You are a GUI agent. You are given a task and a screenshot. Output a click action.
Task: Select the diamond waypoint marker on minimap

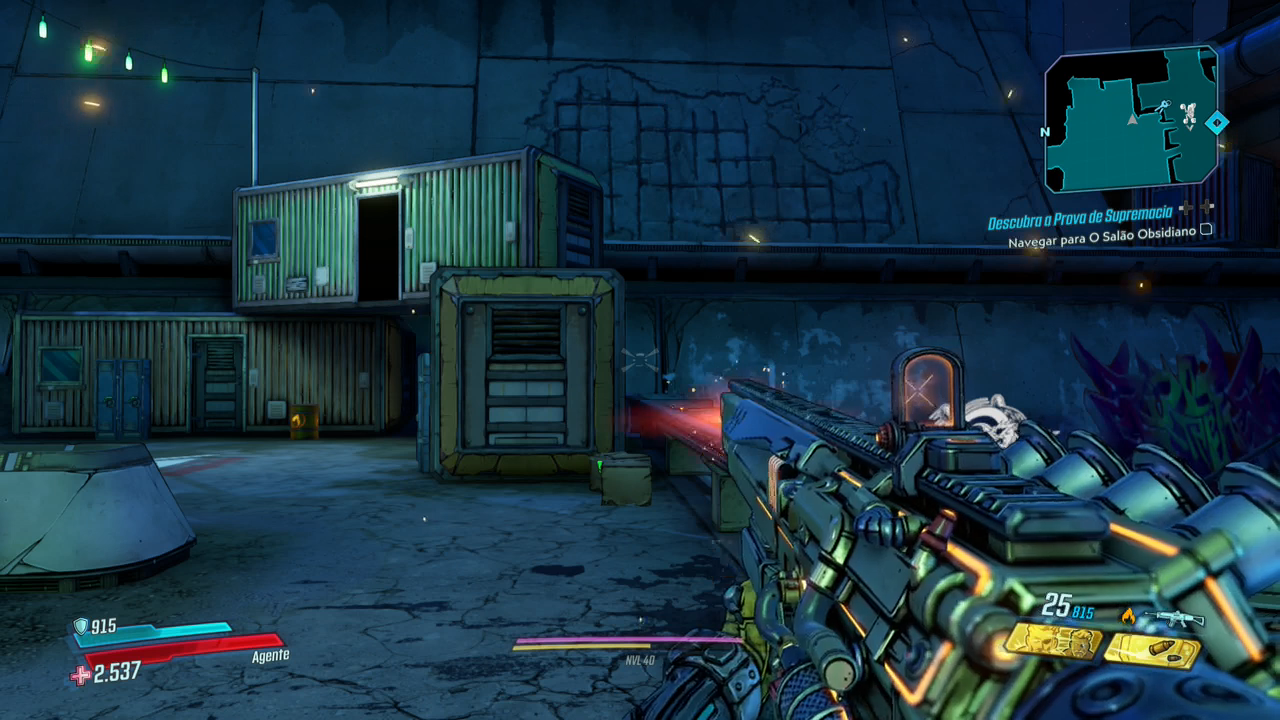1217,123
